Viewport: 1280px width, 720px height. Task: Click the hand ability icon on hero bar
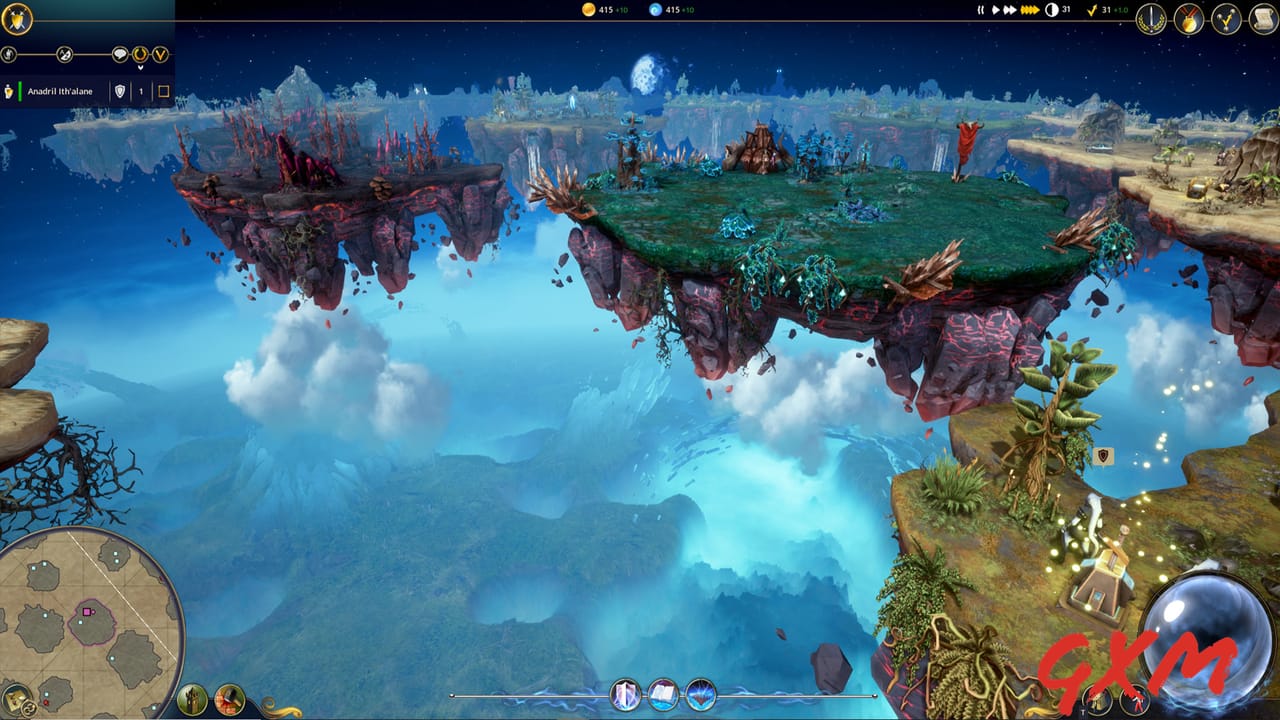(7, 54)
